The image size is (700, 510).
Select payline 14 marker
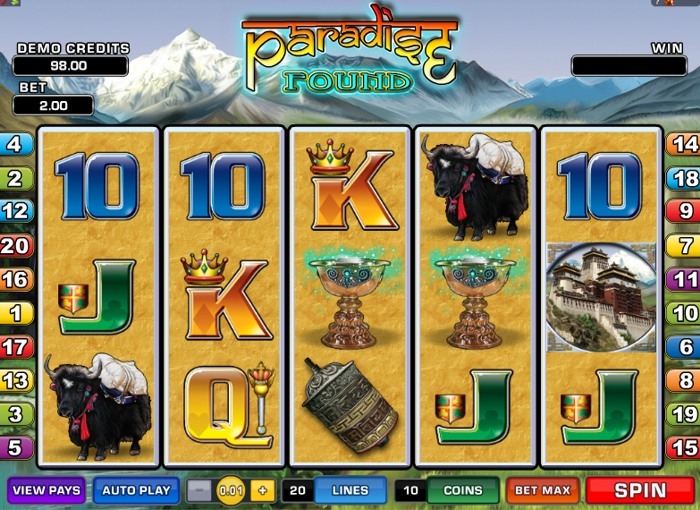(684, 144)
